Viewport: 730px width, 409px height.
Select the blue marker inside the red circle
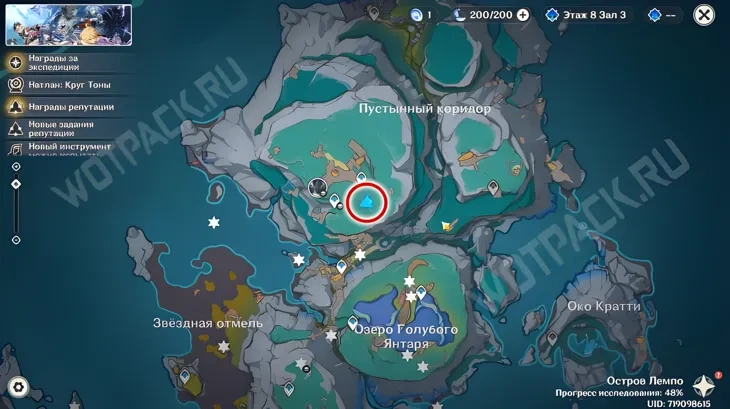(367, 204)
